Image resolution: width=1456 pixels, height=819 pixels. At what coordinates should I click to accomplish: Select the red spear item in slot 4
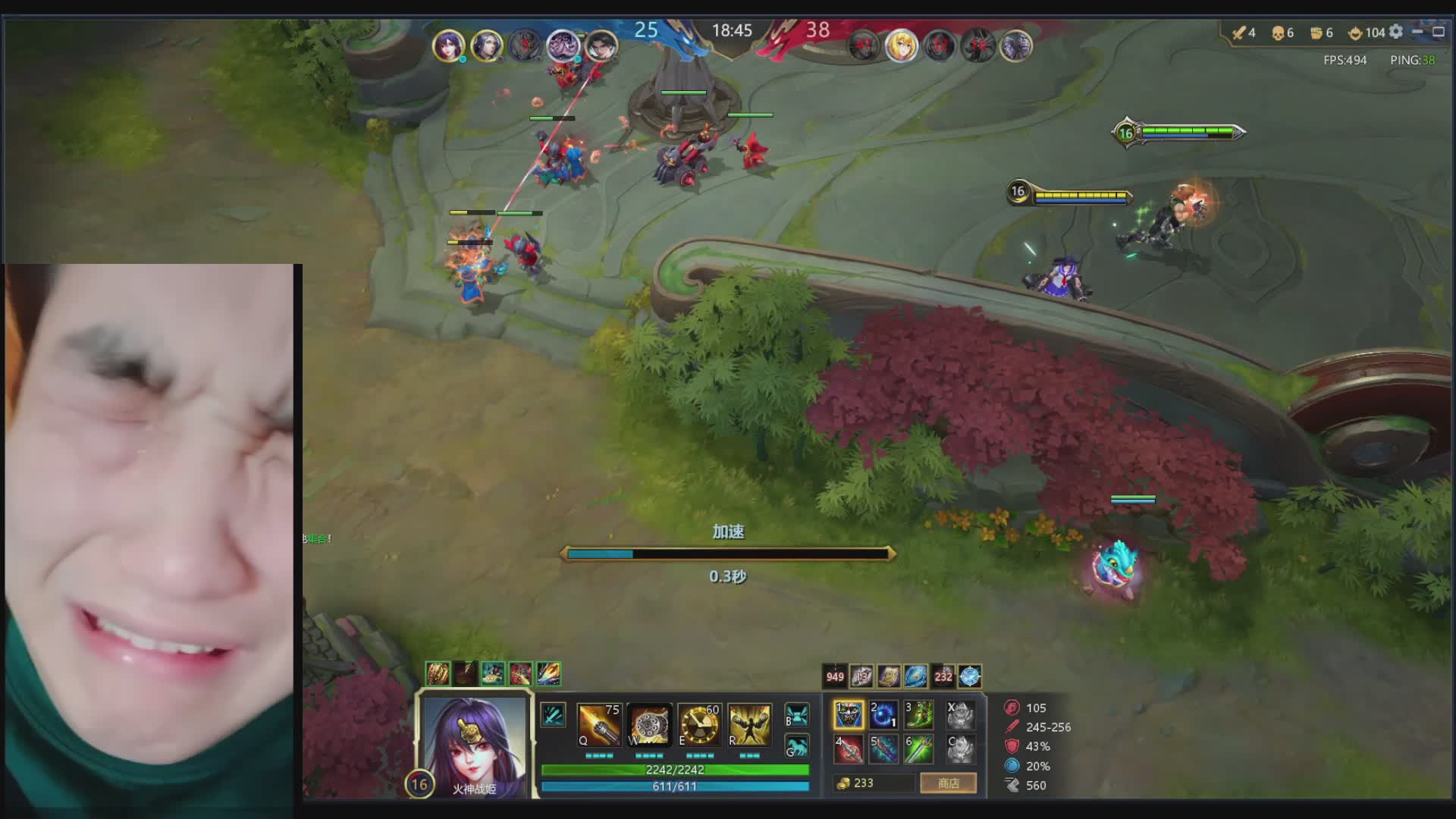click(849, 749)
